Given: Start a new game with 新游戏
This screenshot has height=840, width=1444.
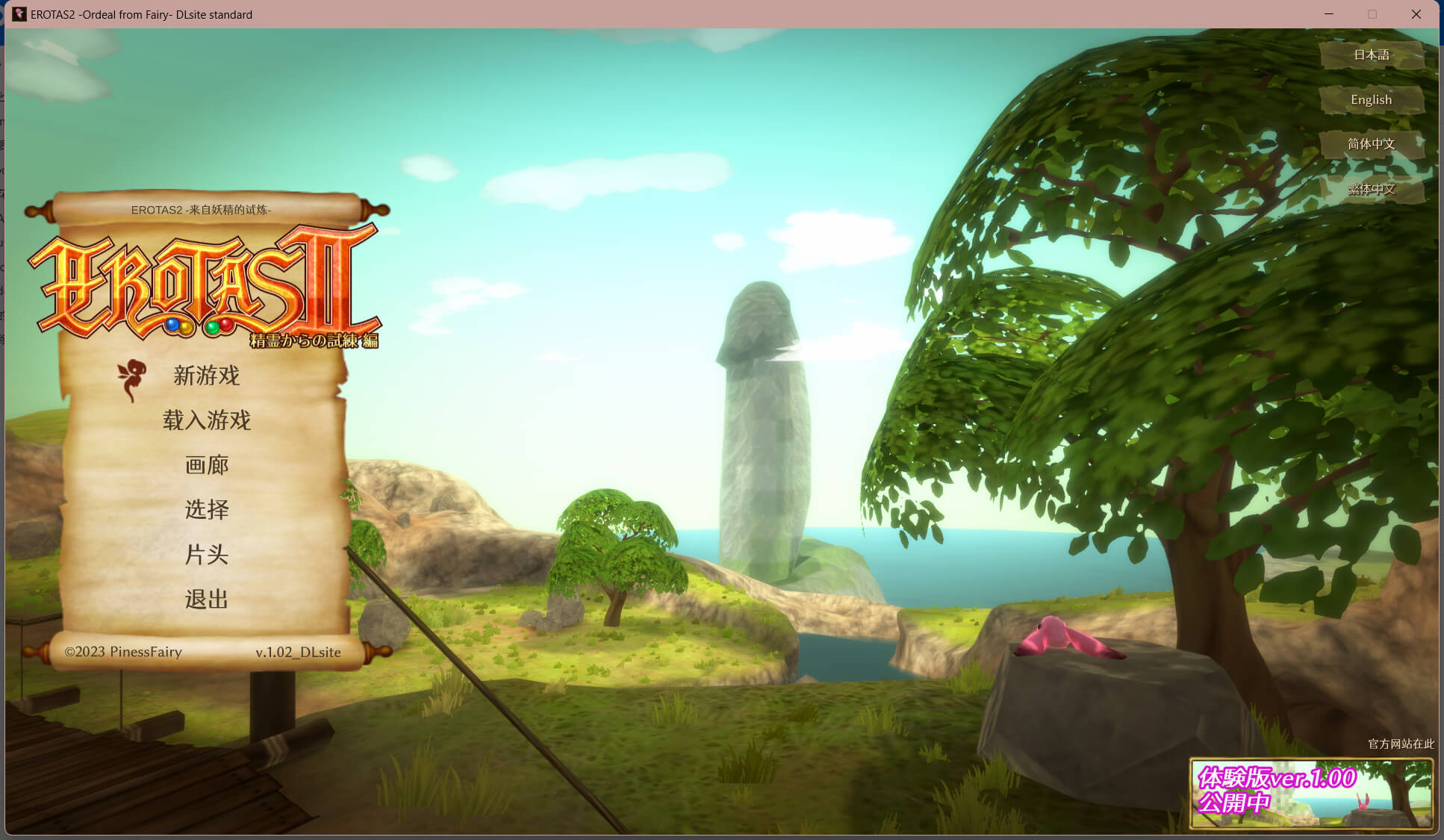Looking at the screenshot, I should pos(206,376).
